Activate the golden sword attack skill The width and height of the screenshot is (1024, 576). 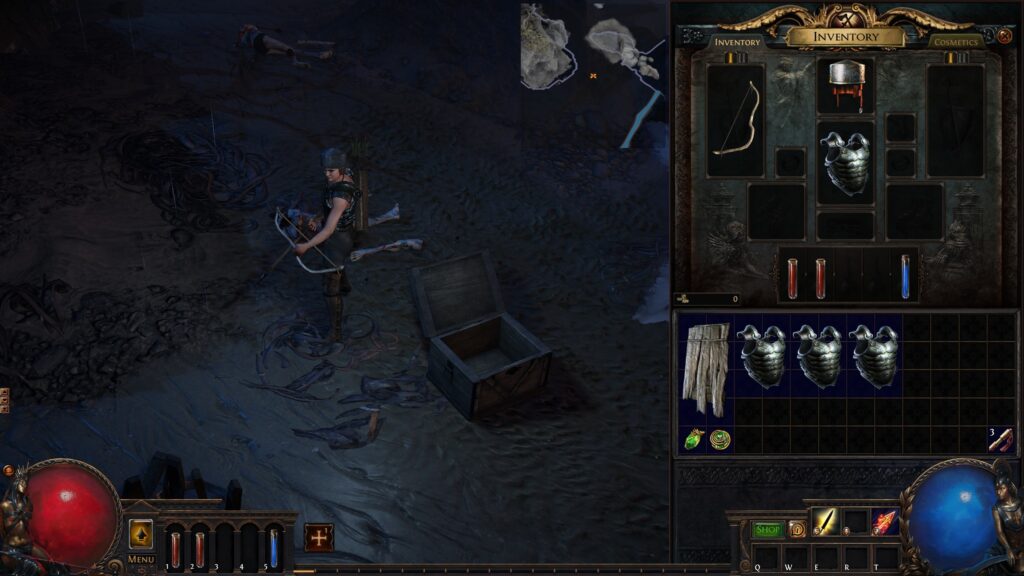pyautogui.click(x=825, y=521)
